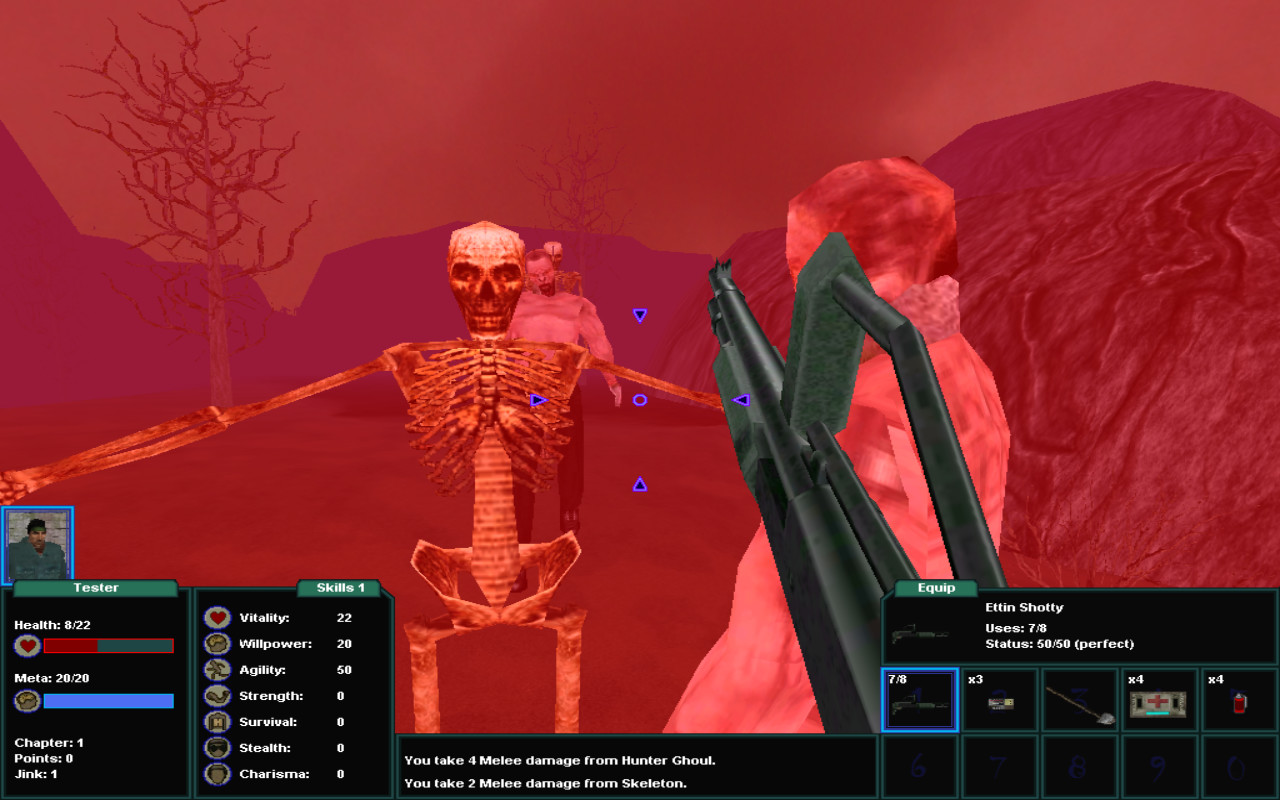Click the character portrait thumbnail

41,541
